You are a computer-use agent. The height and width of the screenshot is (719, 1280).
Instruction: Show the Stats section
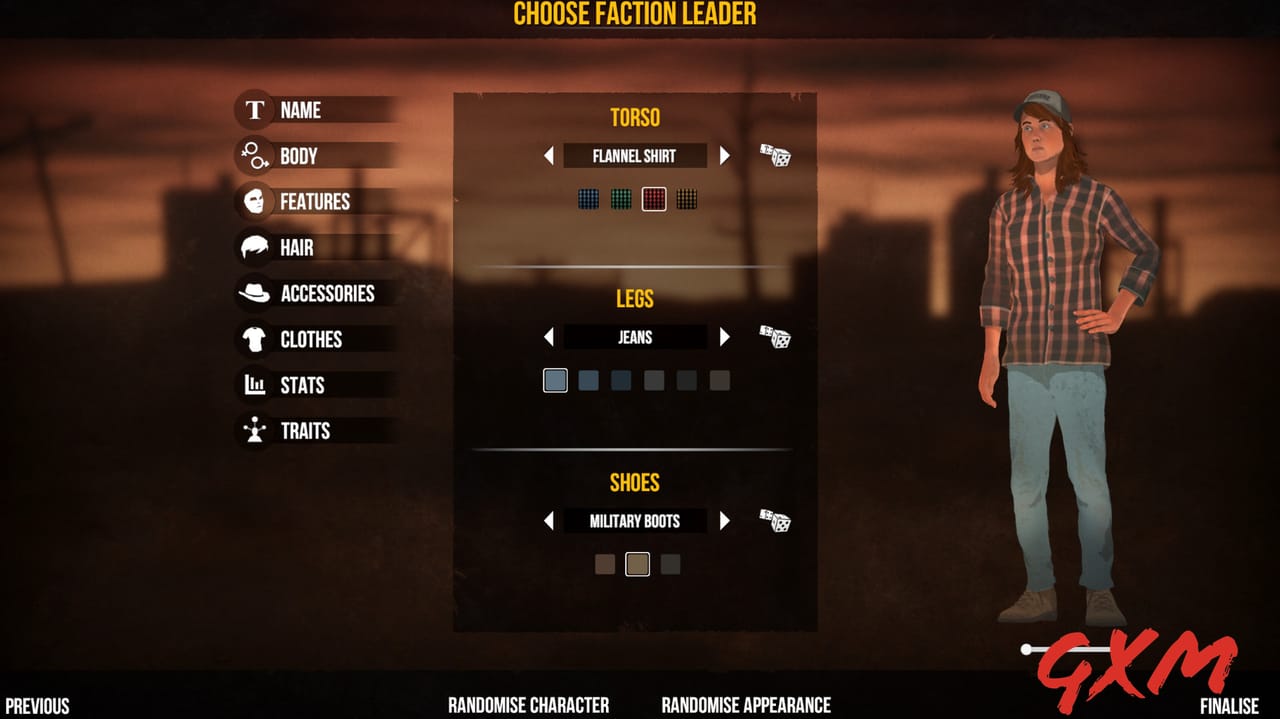pyautogui.click(x=302, y=386)
